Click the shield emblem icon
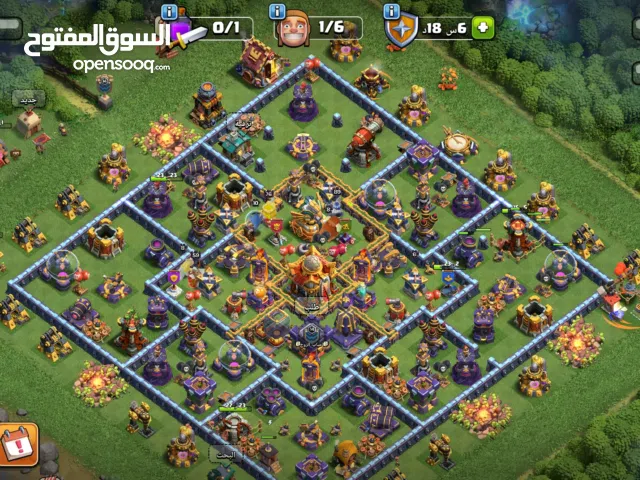Viewport: 640px width, 480px height. (x=401, y=30)
